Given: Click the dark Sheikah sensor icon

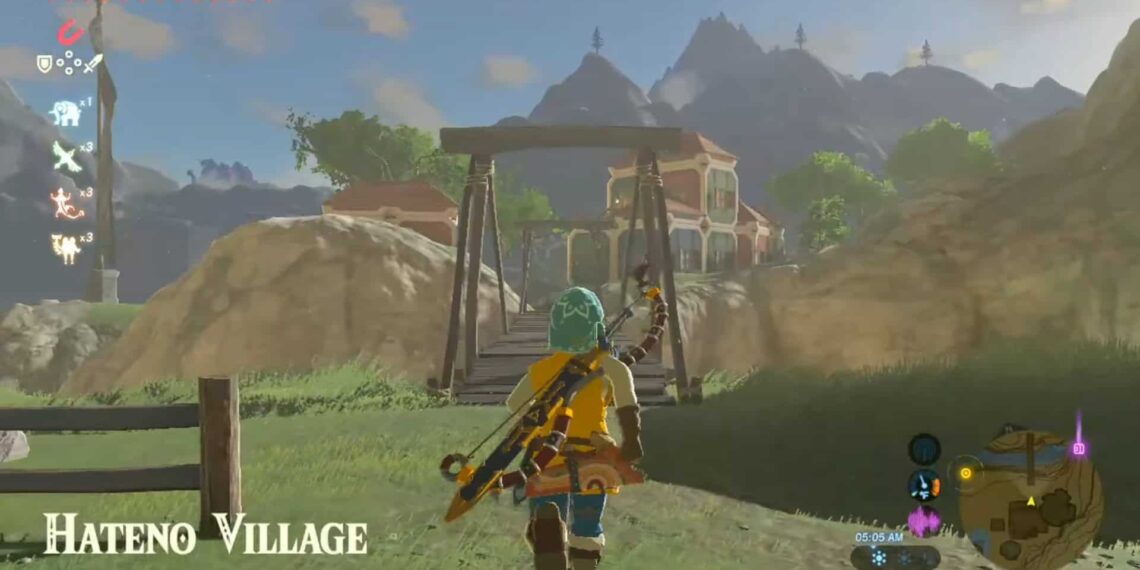Looking at the screenshot, I should point(924,449).
